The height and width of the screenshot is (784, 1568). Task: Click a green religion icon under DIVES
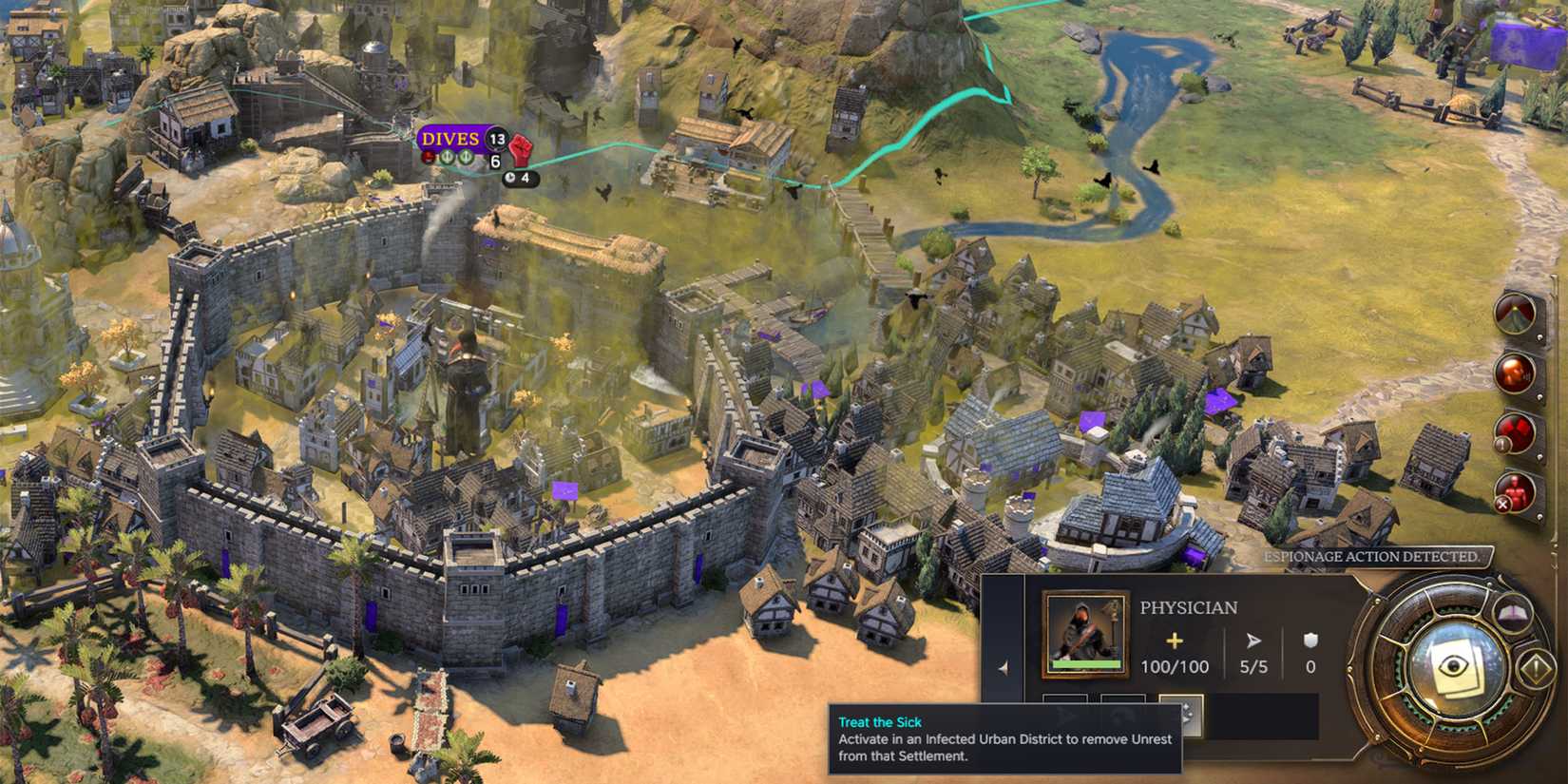[449, 157]
